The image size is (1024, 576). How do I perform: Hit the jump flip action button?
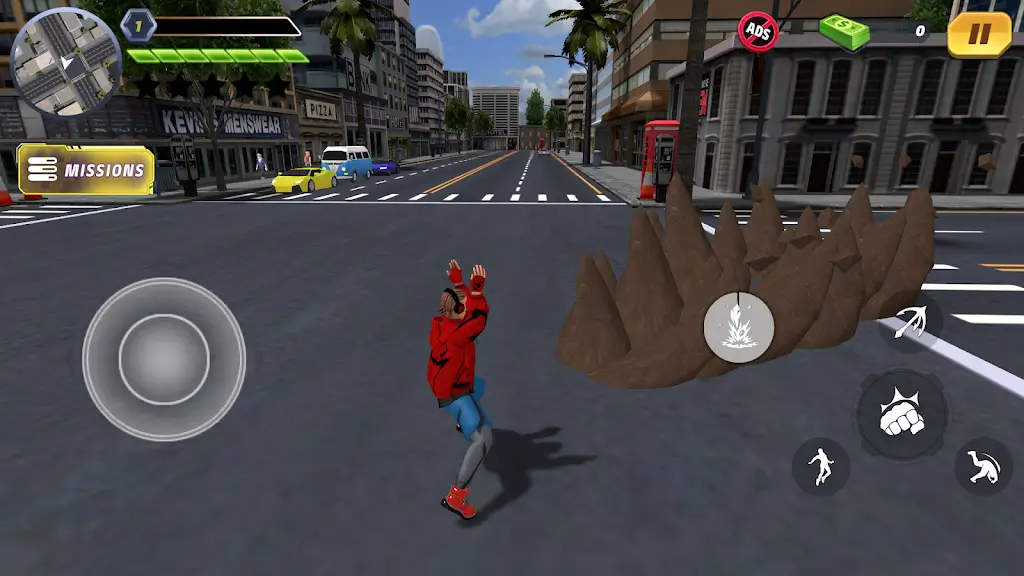tap(983, 466)
